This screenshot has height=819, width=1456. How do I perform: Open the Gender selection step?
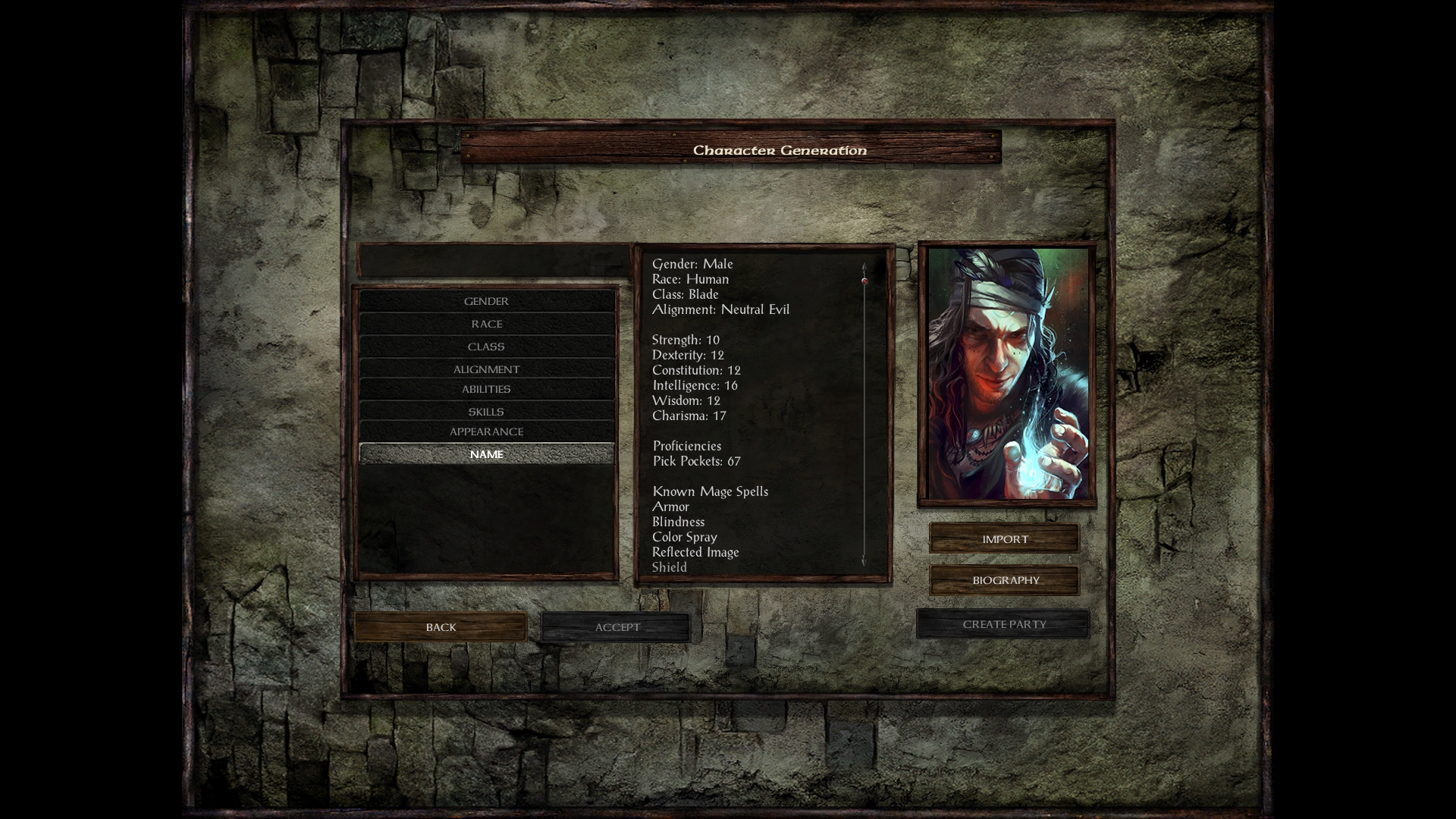tap(486, 301)
